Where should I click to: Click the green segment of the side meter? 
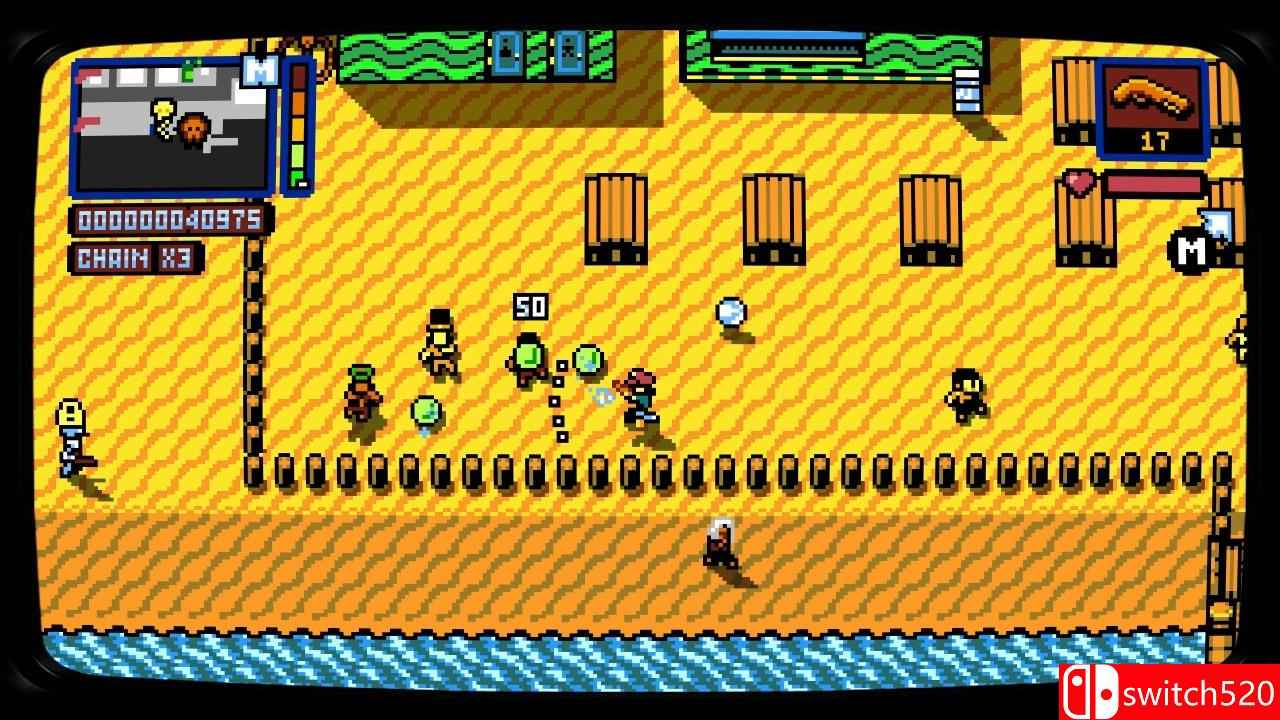(297, 155)
